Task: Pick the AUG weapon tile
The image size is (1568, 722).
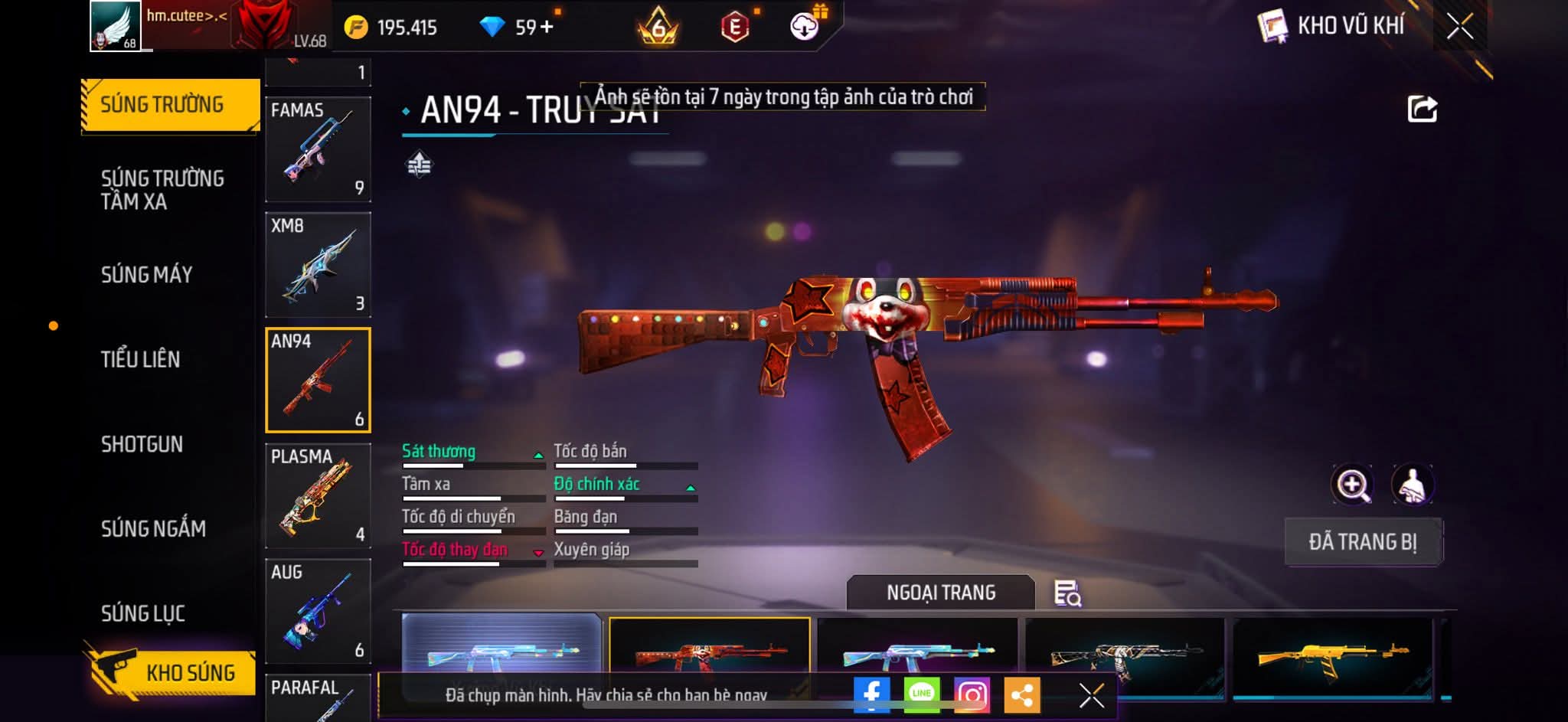Action: pyautogui.click(x=318, y=611)
